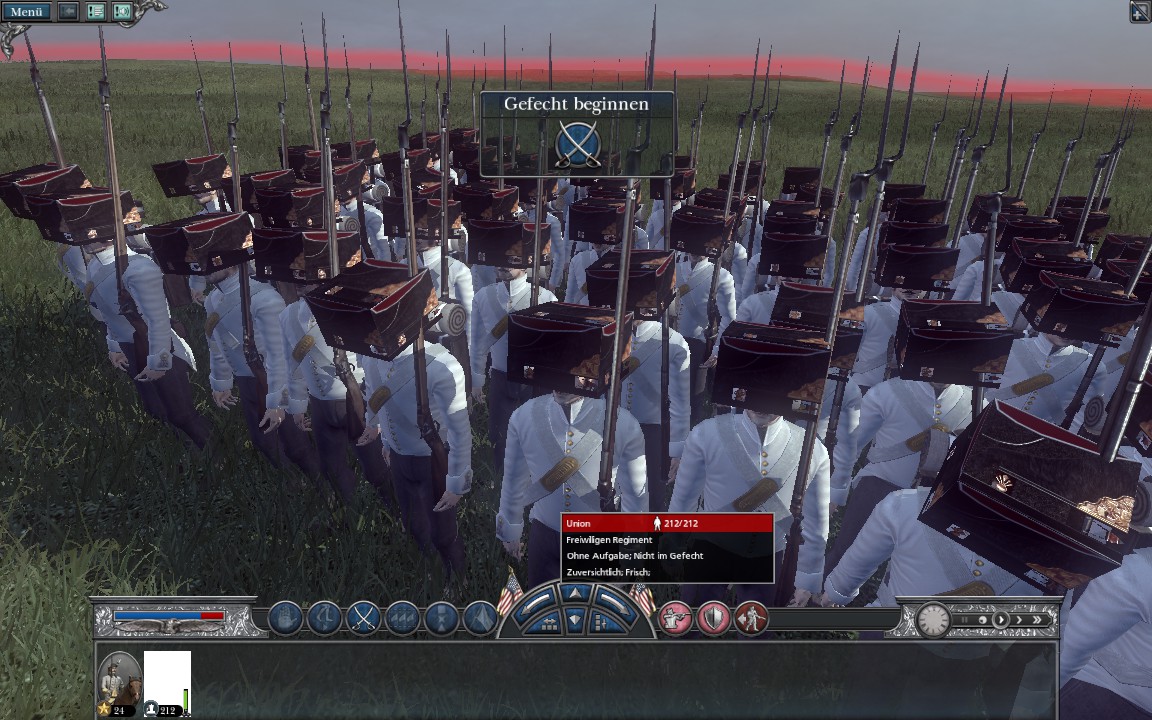Rotate the unit left with curved arrow
This screenshot has width=1152, height=720.
(x=537, y=600)
